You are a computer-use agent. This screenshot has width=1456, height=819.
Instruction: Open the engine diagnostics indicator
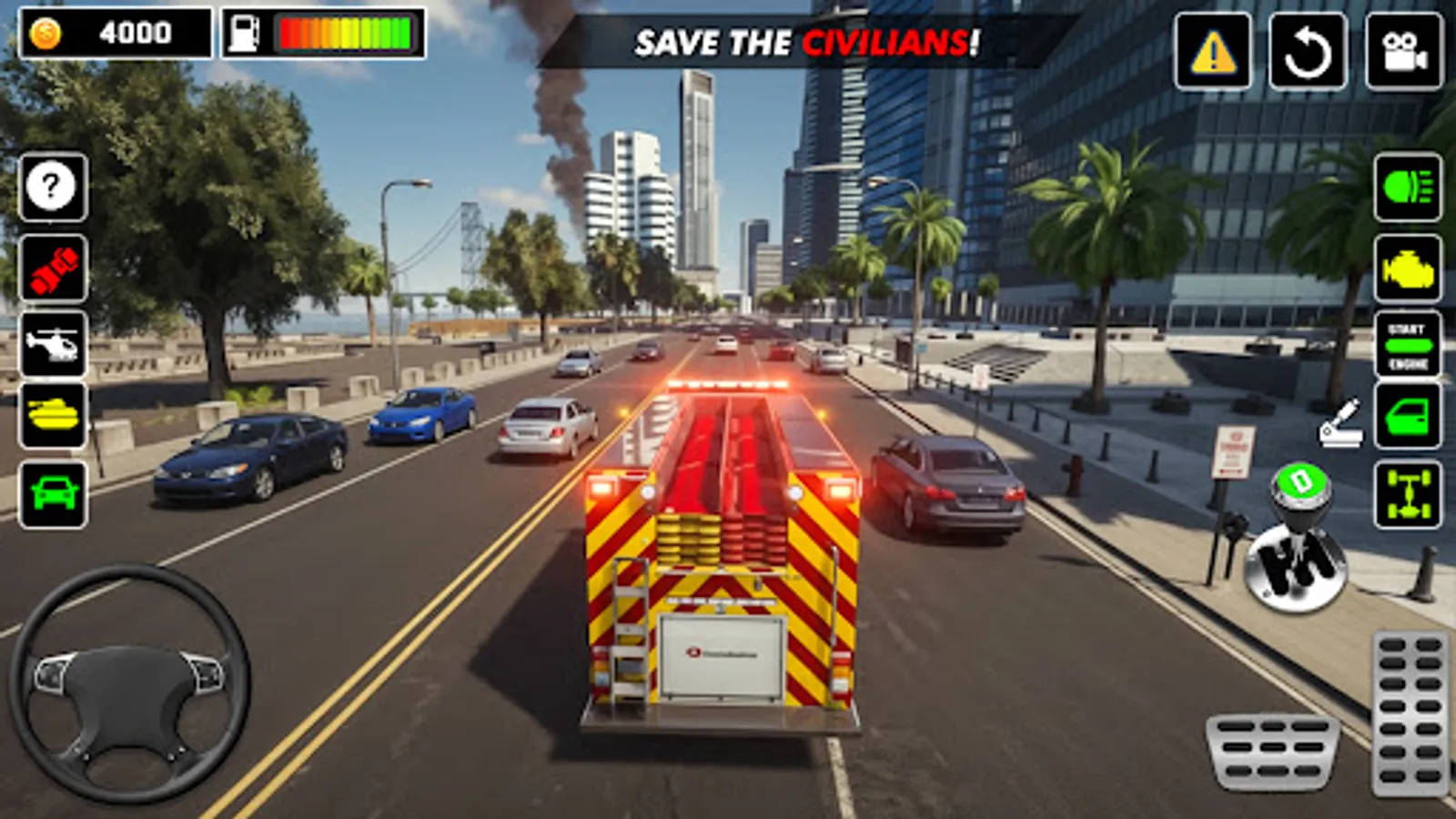tap(1406, 269)
